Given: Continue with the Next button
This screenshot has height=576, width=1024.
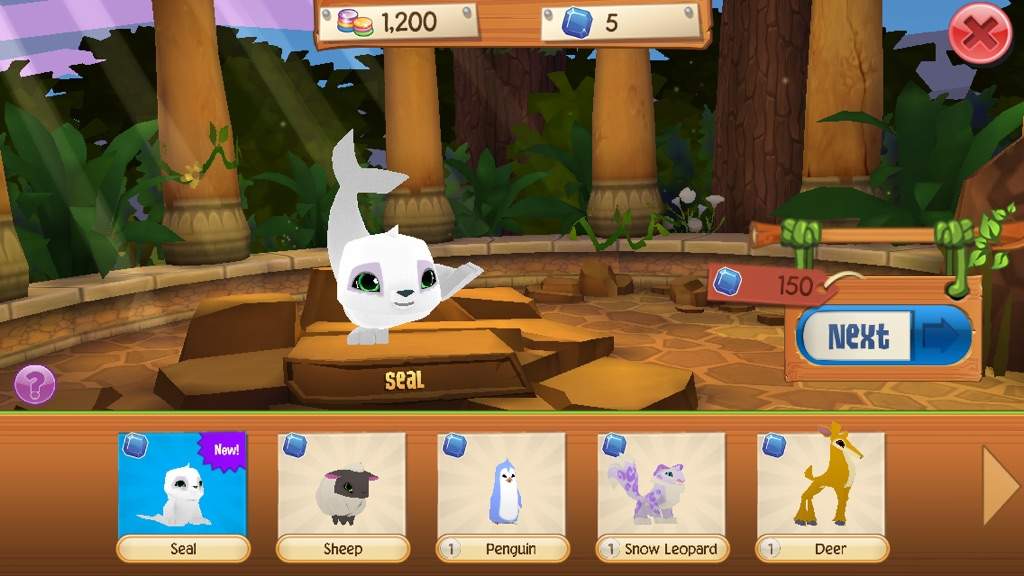Looking at the screenshot, I should point(884,336).
